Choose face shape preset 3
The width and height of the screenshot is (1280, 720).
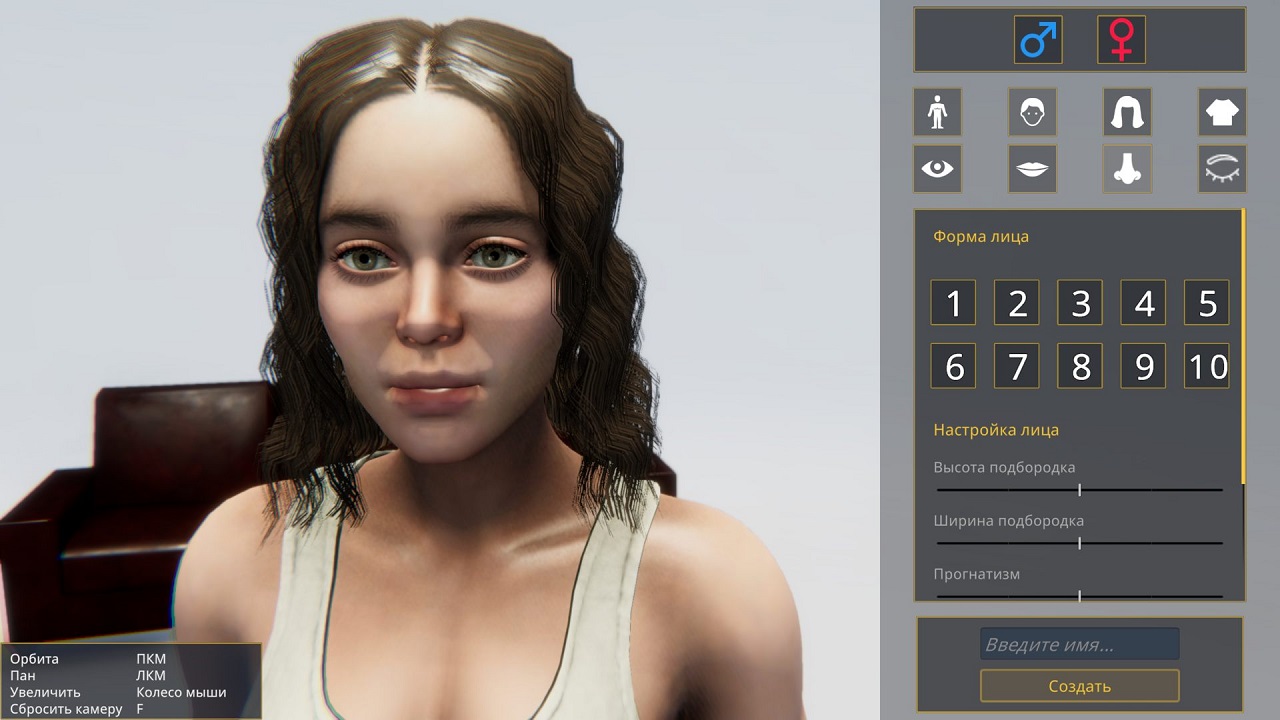(x=1080, y=303)
